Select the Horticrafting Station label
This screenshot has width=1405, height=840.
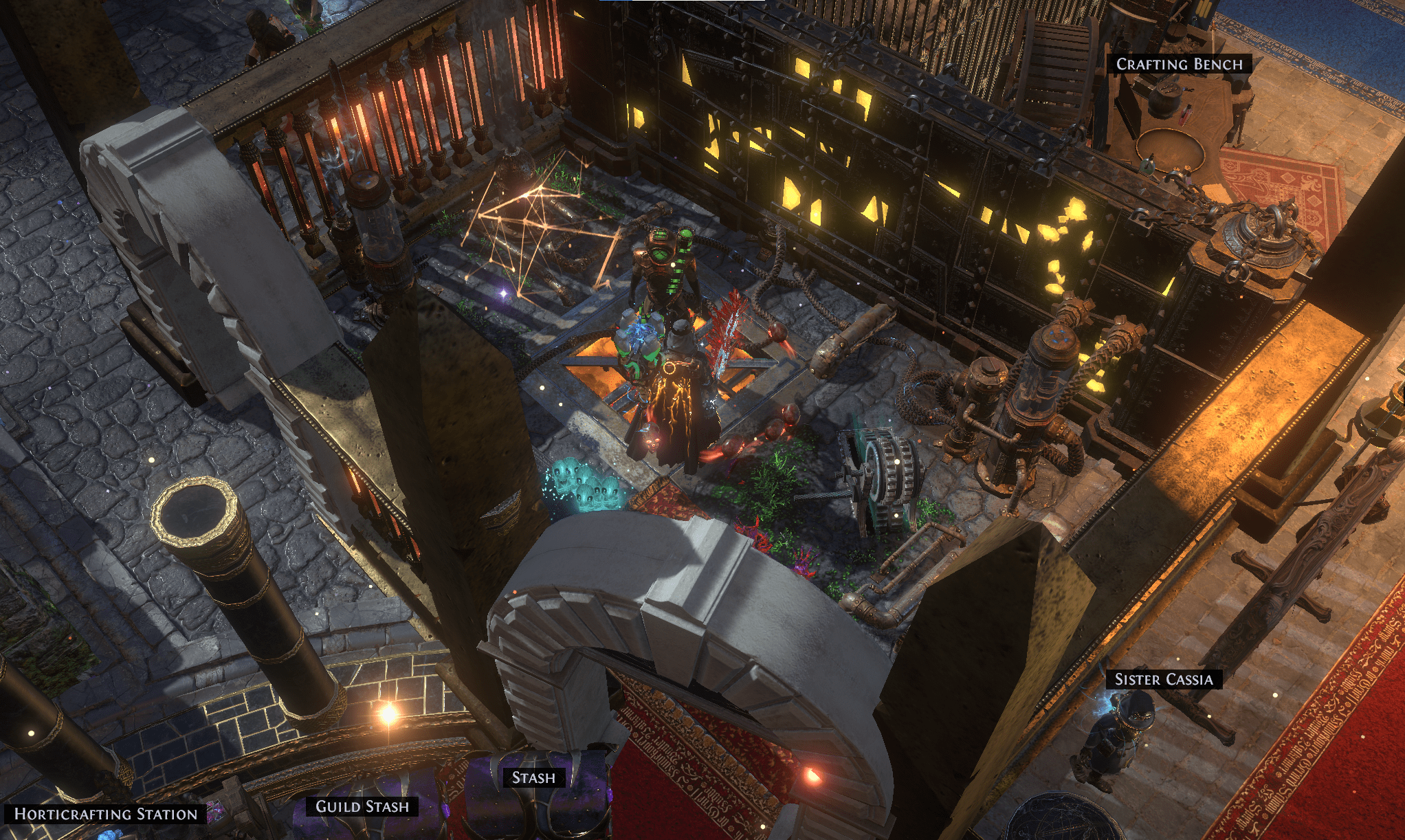point(106,814)
